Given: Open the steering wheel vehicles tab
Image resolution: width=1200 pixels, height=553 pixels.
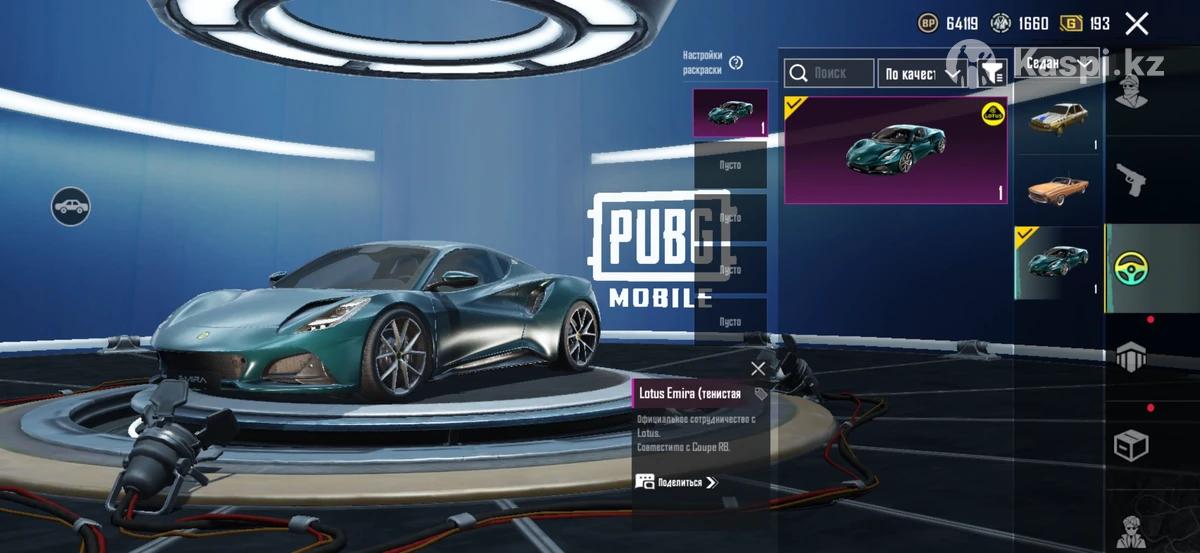Looking at the screenshot, I should click(x=1131, y=268).
